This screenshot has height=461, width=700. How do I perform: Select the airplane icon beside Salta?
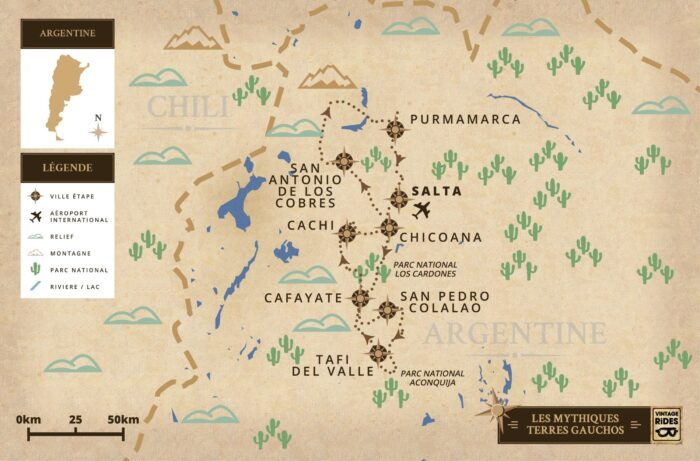[x=422, y=210]
